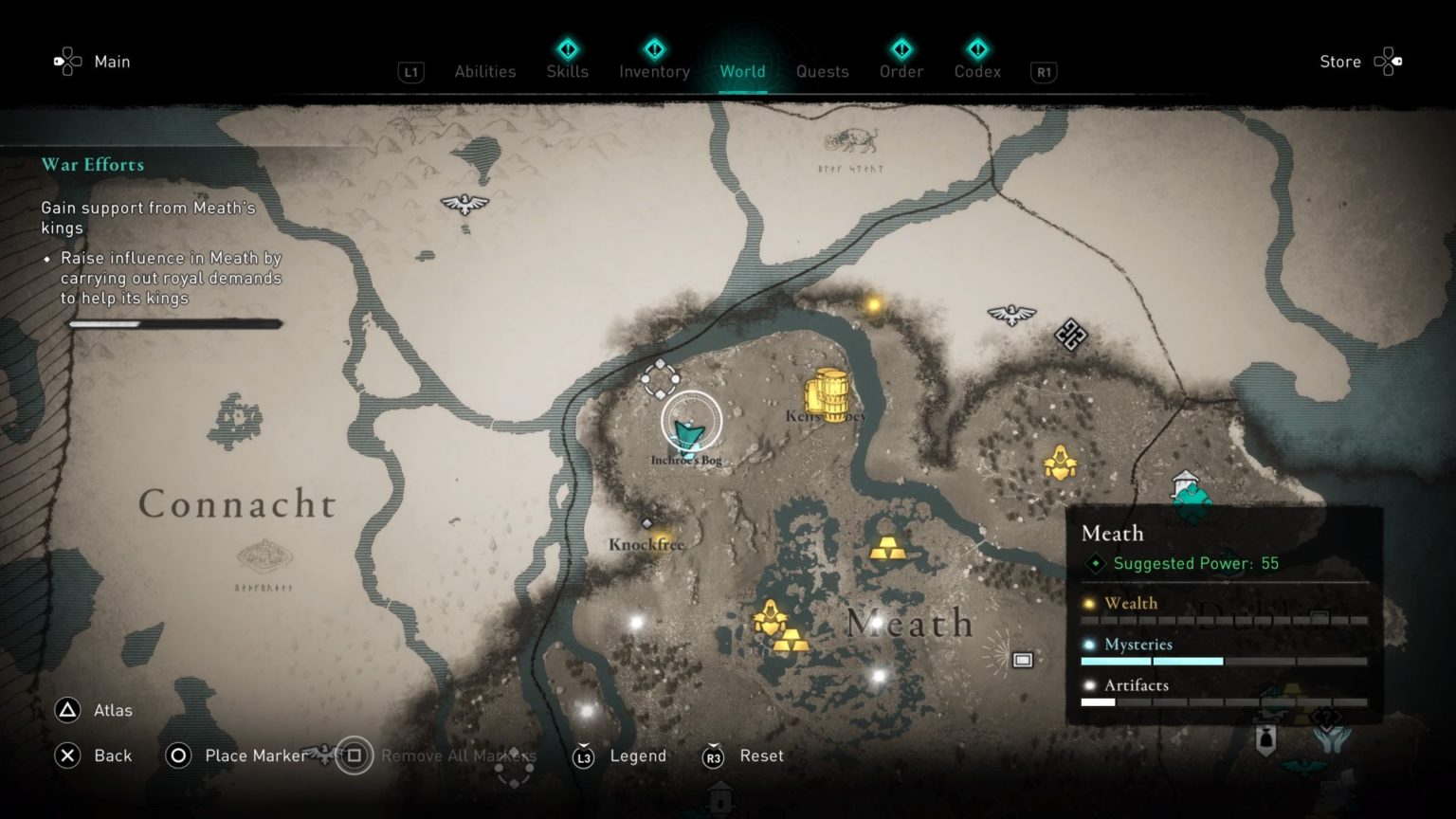Image resolution: width=1456 pixels, height=819 pixels.
Task: Select the gold bars wealth icon in central Meath
Action: [x=889, y=548]
